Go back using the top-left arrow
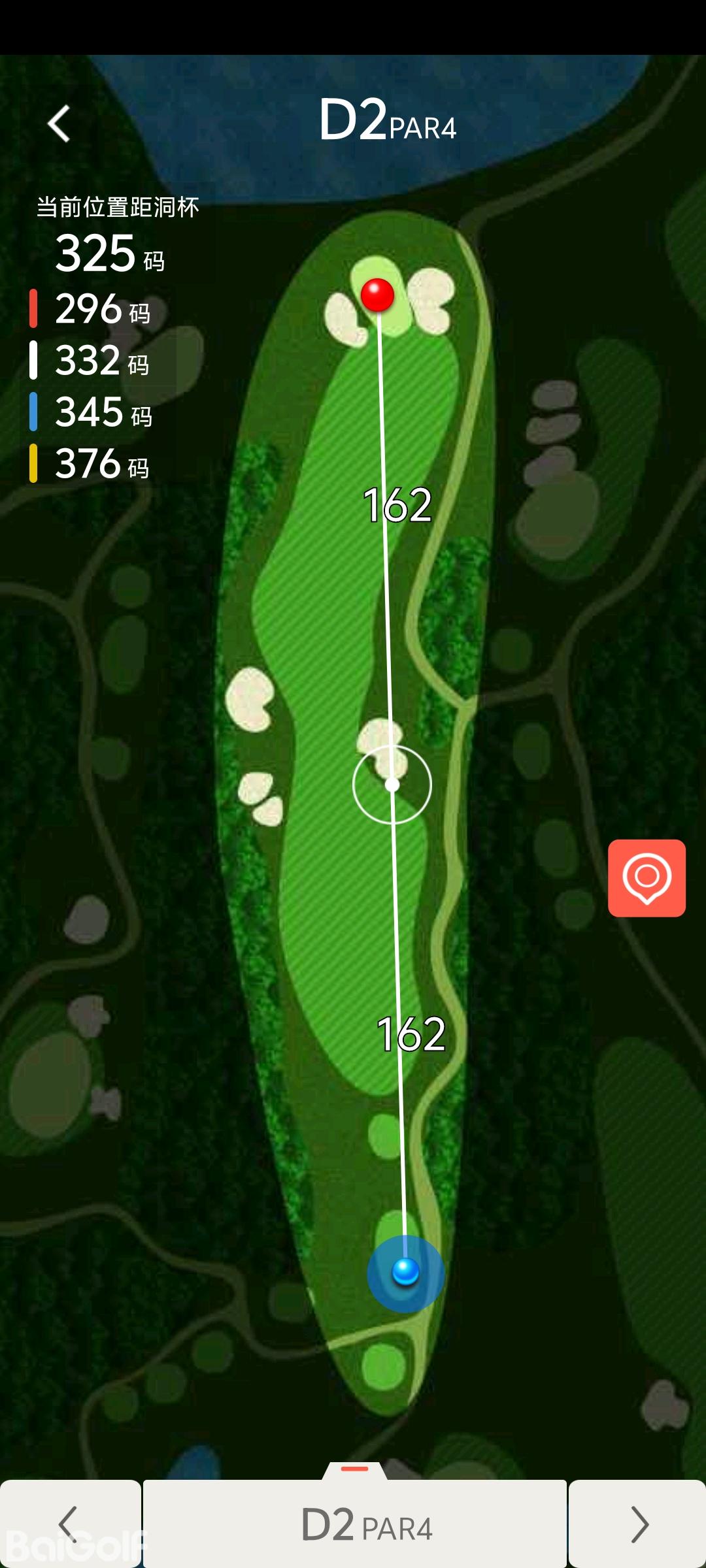 pos(59,123)
